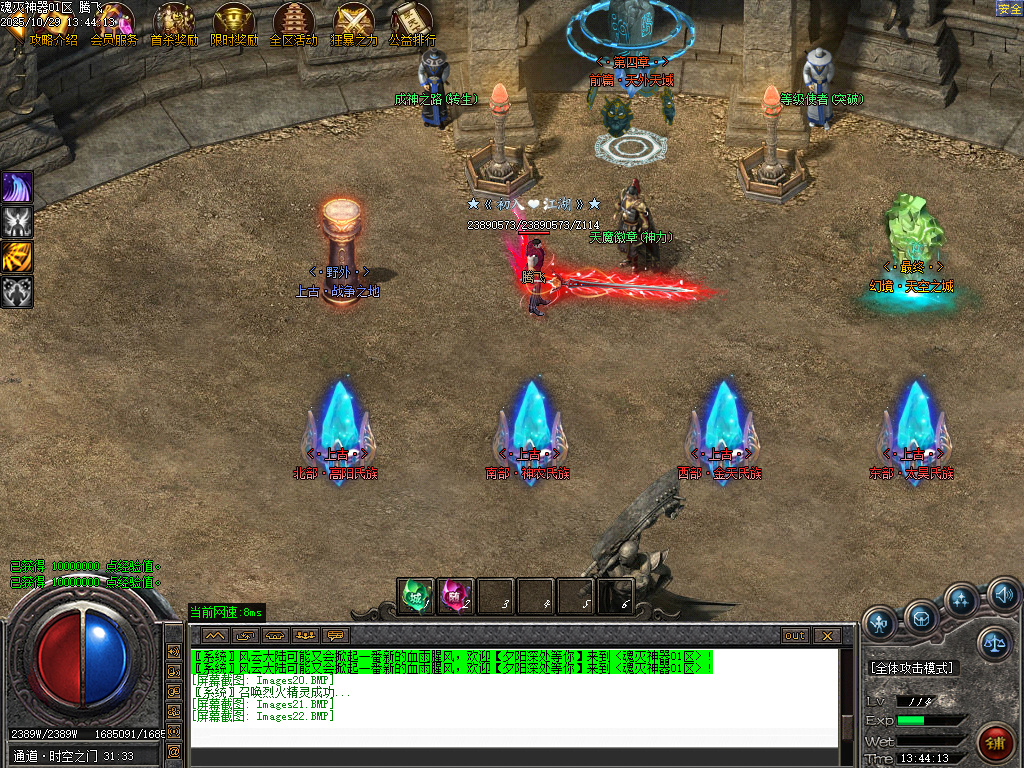Activate the flaming orange slash skill icon
Image resolution: width=1024 pixels, height=768 pixels.
point(18,257)
